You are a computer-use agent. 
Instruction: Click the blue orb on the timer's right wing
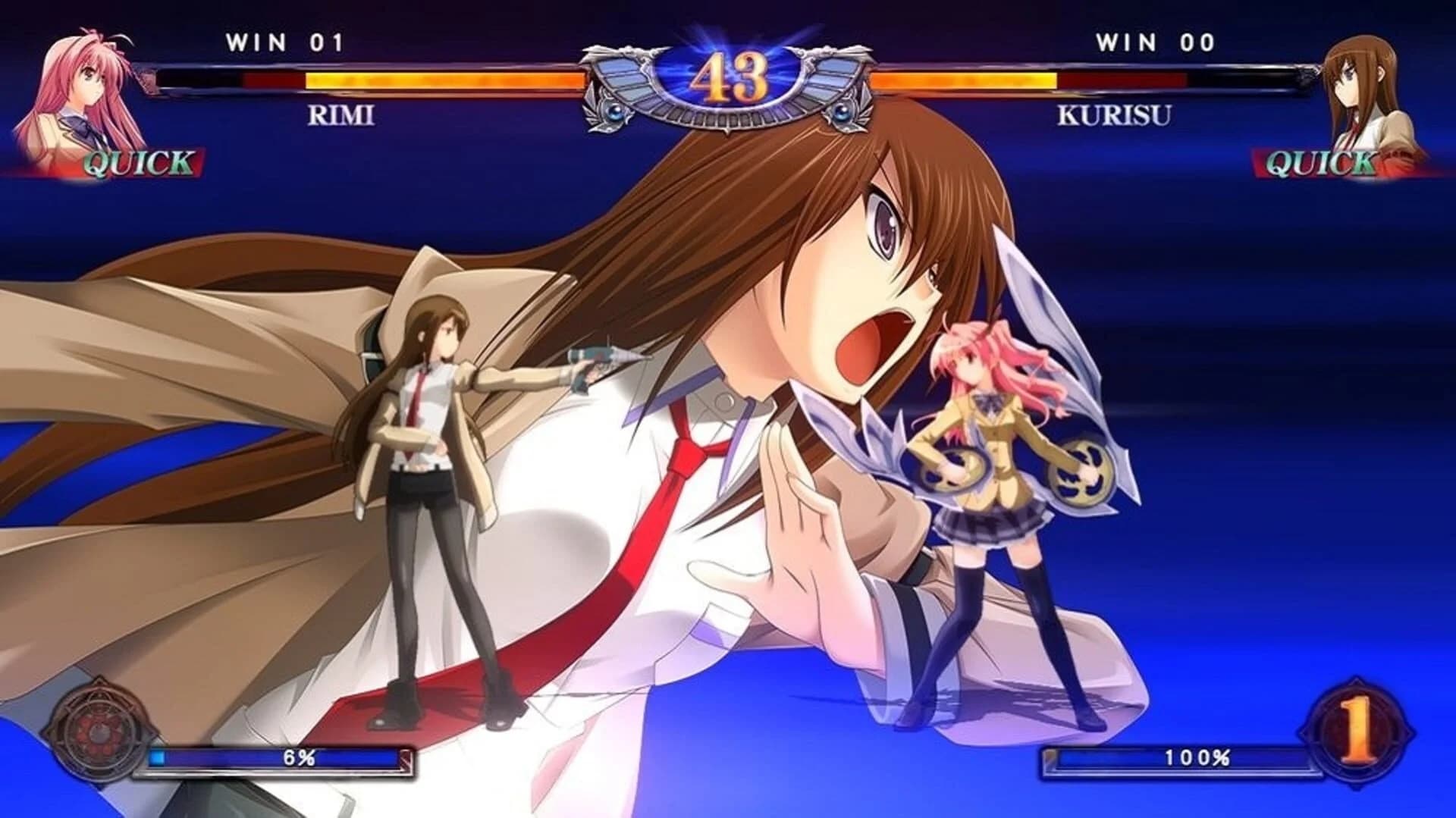point(840,112)
